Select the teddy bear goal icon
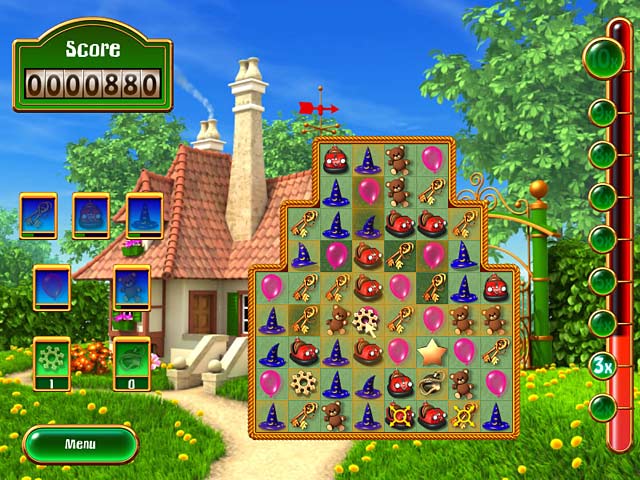 click(131, 287)
